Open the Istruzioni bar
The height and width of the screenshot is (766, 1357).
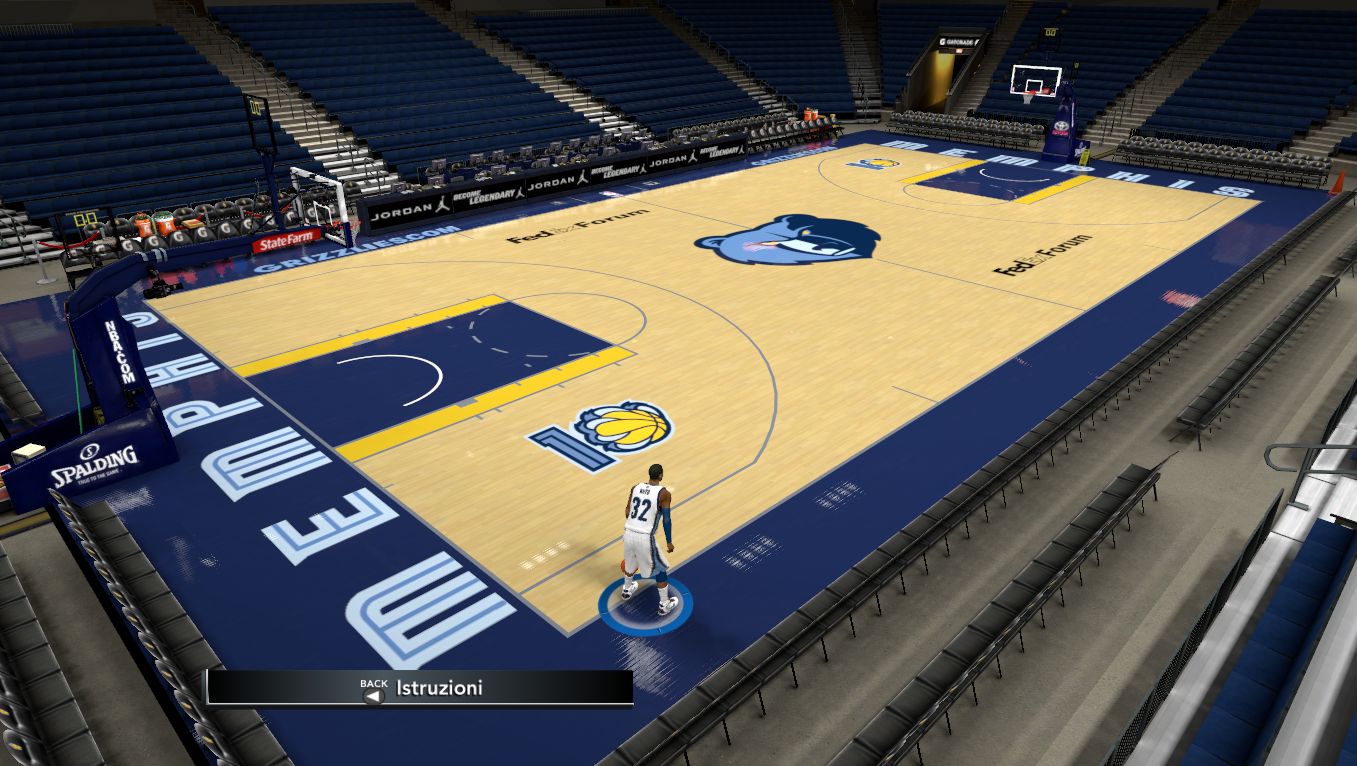click(x=420, y=688)
